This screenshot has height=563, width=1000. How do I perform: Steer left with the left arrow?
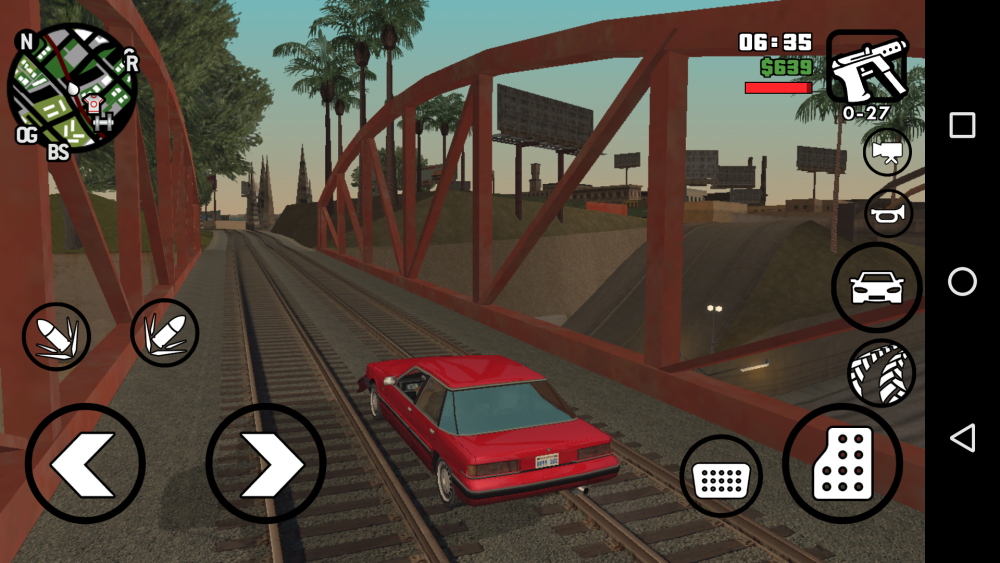(85, 463)
